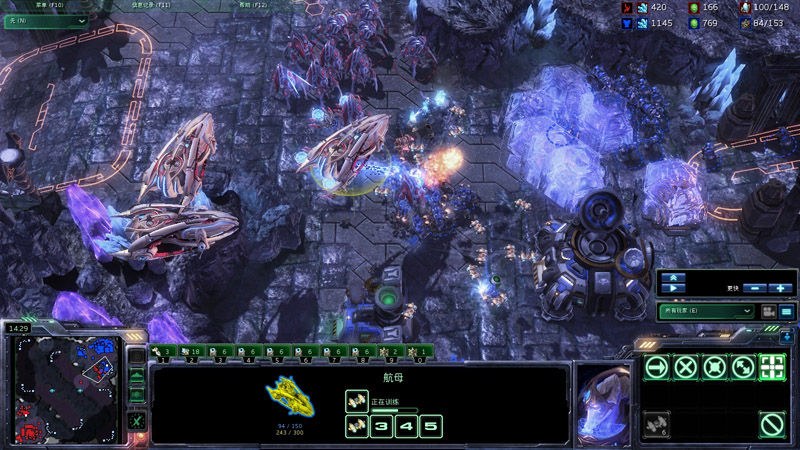Click the Move command arrow icon
800x450 pixels.
(656, 367)
